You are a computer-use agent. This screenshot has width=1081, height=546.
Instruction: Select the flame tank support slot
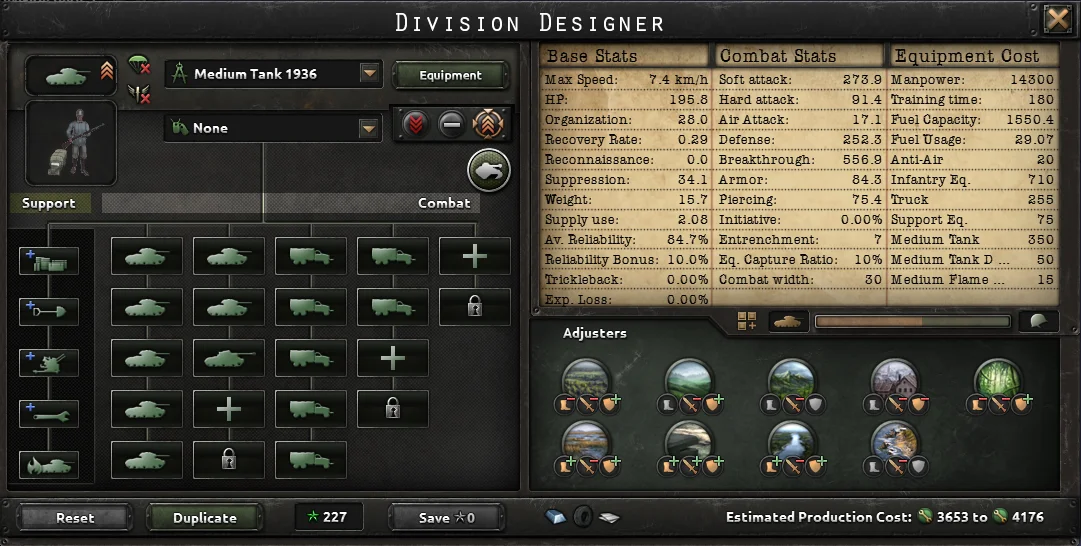(48, 464)
